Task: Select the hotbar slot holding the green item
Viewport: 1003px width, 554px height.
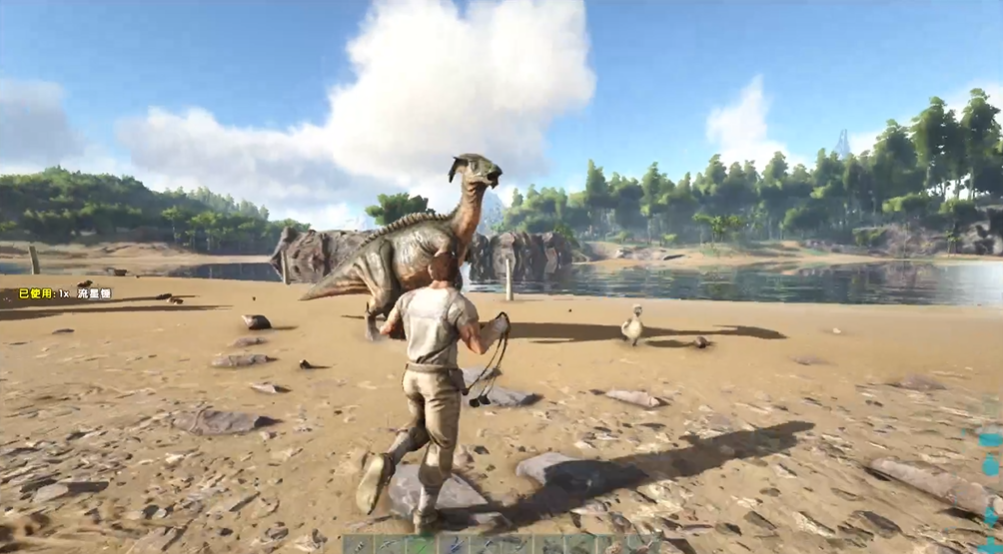Action: pos(420,546)
